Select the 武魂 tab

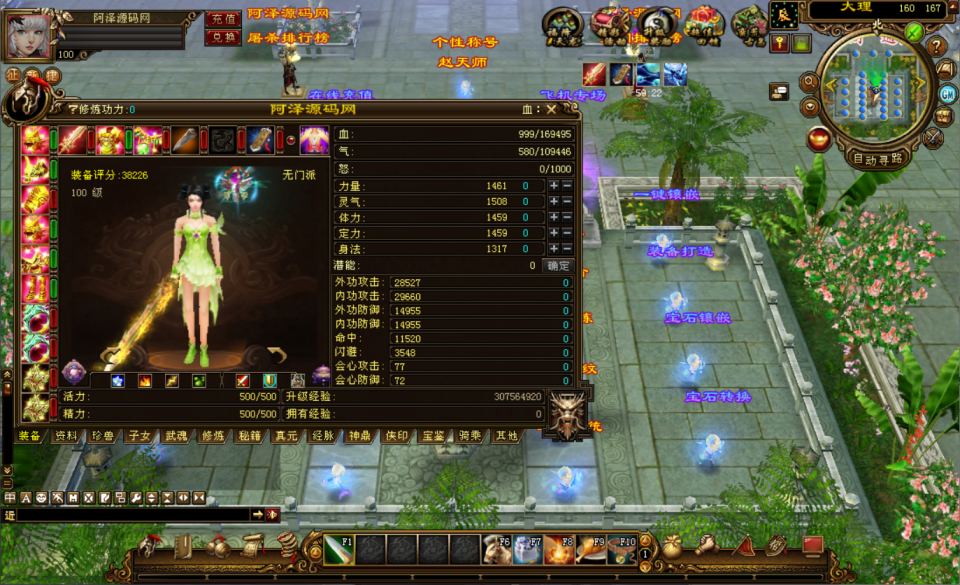175,436
